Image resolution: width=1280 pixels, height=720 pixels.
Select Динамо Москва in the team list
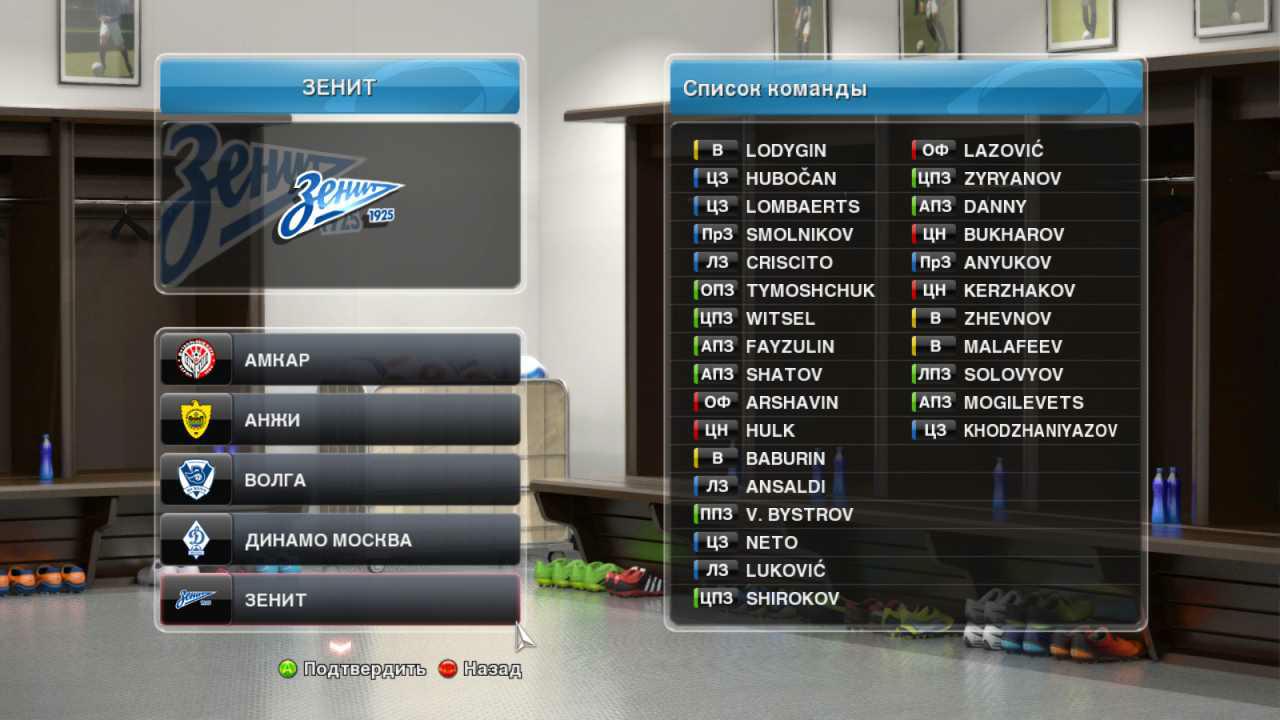[340, 540]
